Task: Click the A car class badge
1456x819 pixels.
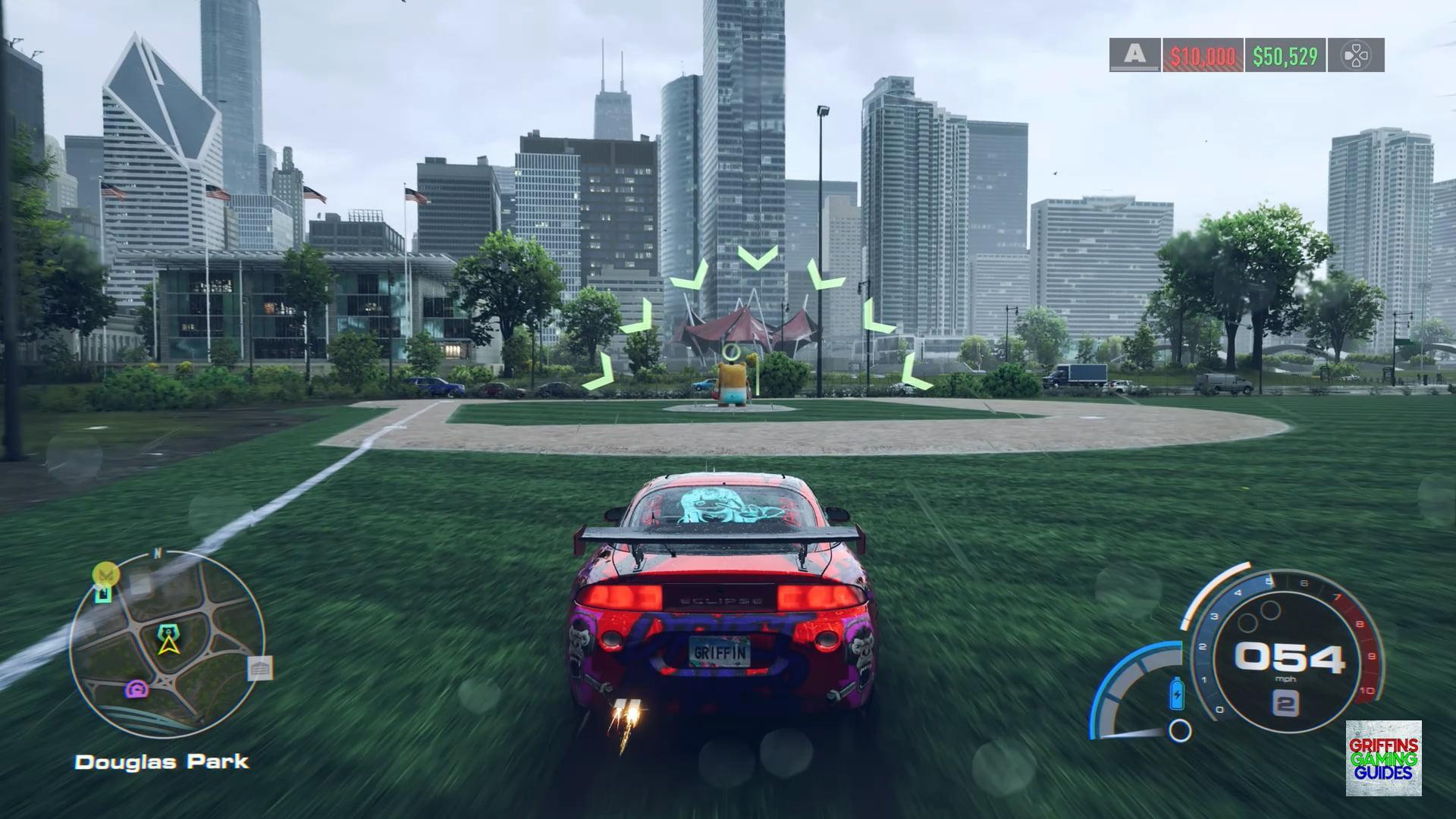Action: point(1134,55)
